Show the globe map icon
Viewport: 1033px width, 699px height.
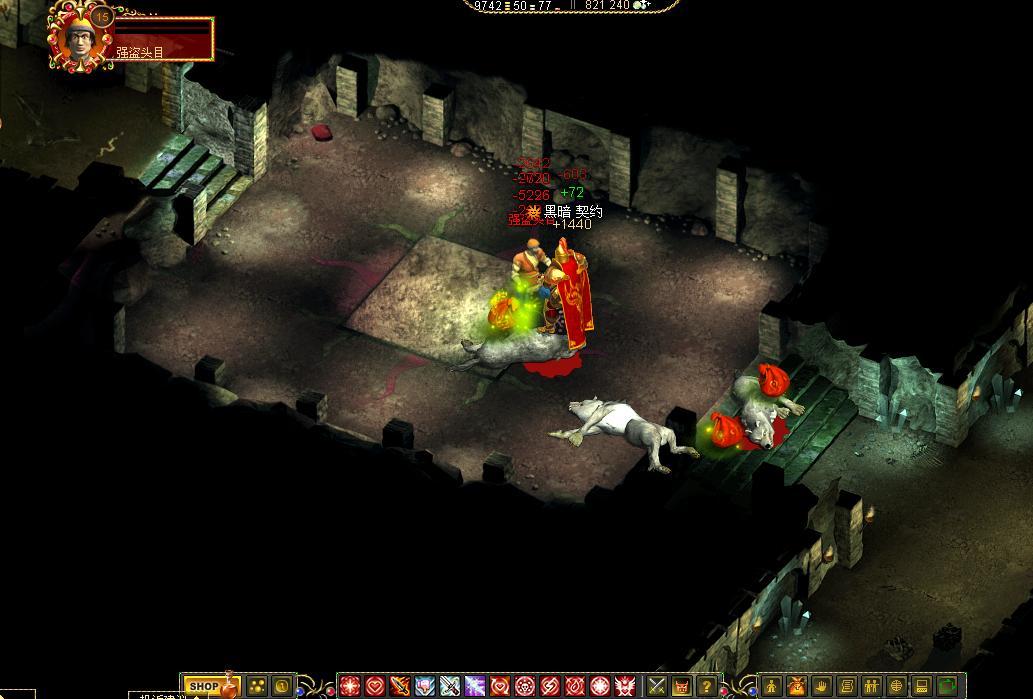pos(897,686)
